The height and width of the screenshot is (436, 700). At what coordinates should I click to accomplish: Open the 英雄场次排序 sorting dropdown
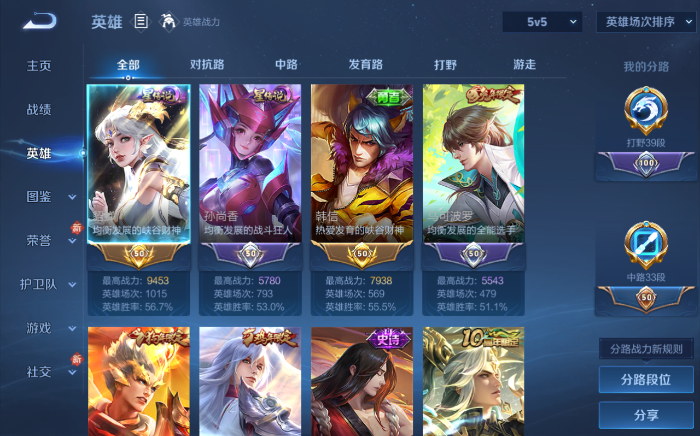(645, 21)
